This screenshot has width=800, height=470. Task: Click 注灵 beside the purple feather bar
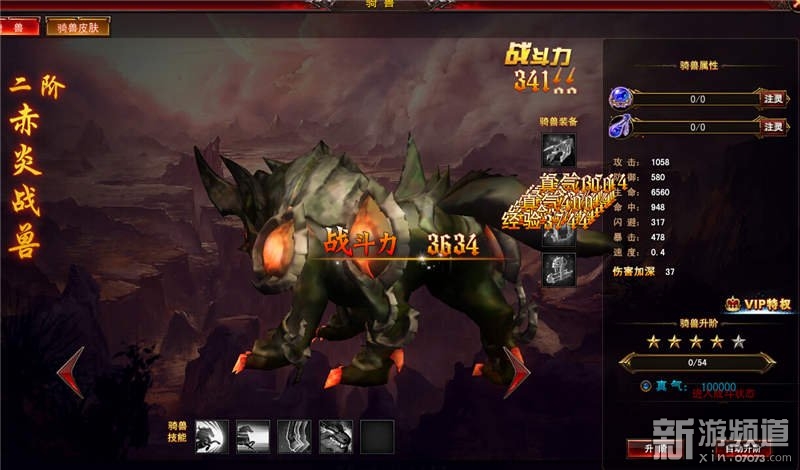coord(774,127)
